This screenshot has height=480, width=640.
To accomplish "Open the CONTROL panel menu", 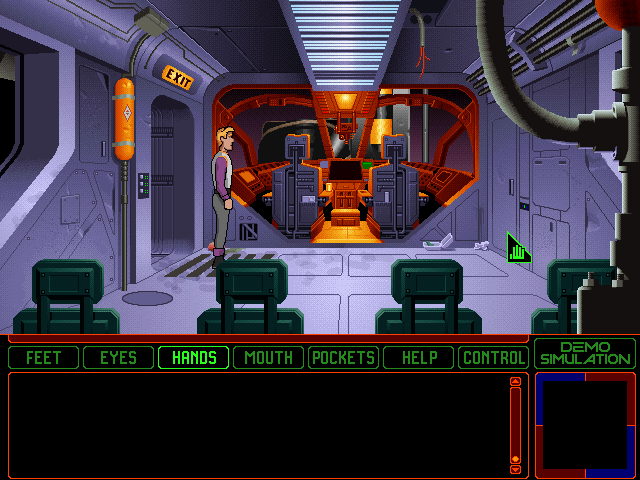I will [494, 357].
